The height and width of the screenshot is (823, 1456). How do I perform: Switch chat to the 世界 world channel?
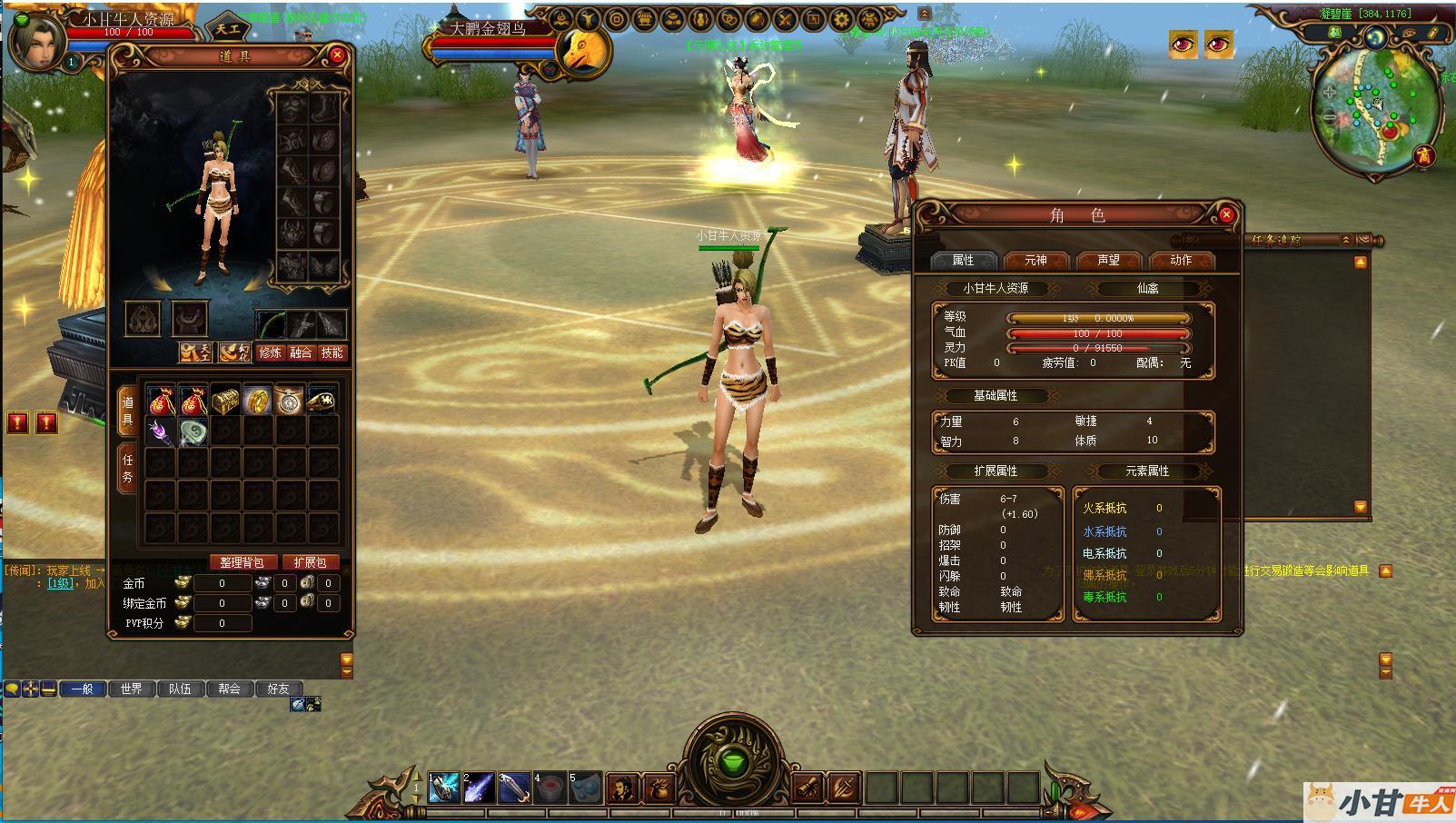click(131, 689)
